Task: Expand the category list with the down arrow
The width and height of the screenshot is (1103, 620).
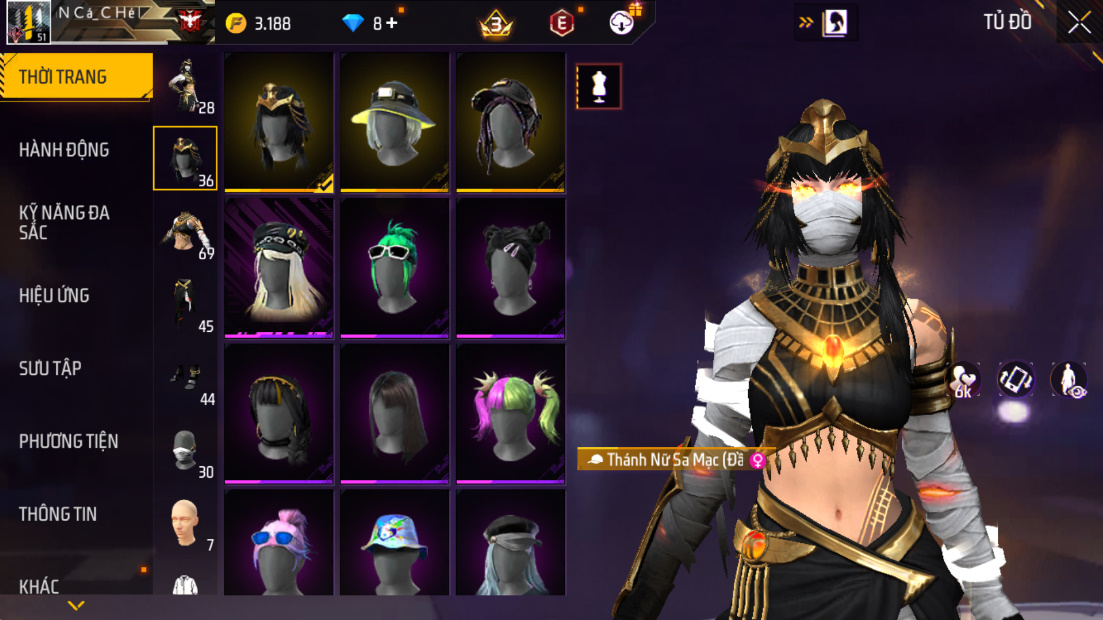Action: click(76, 606)
